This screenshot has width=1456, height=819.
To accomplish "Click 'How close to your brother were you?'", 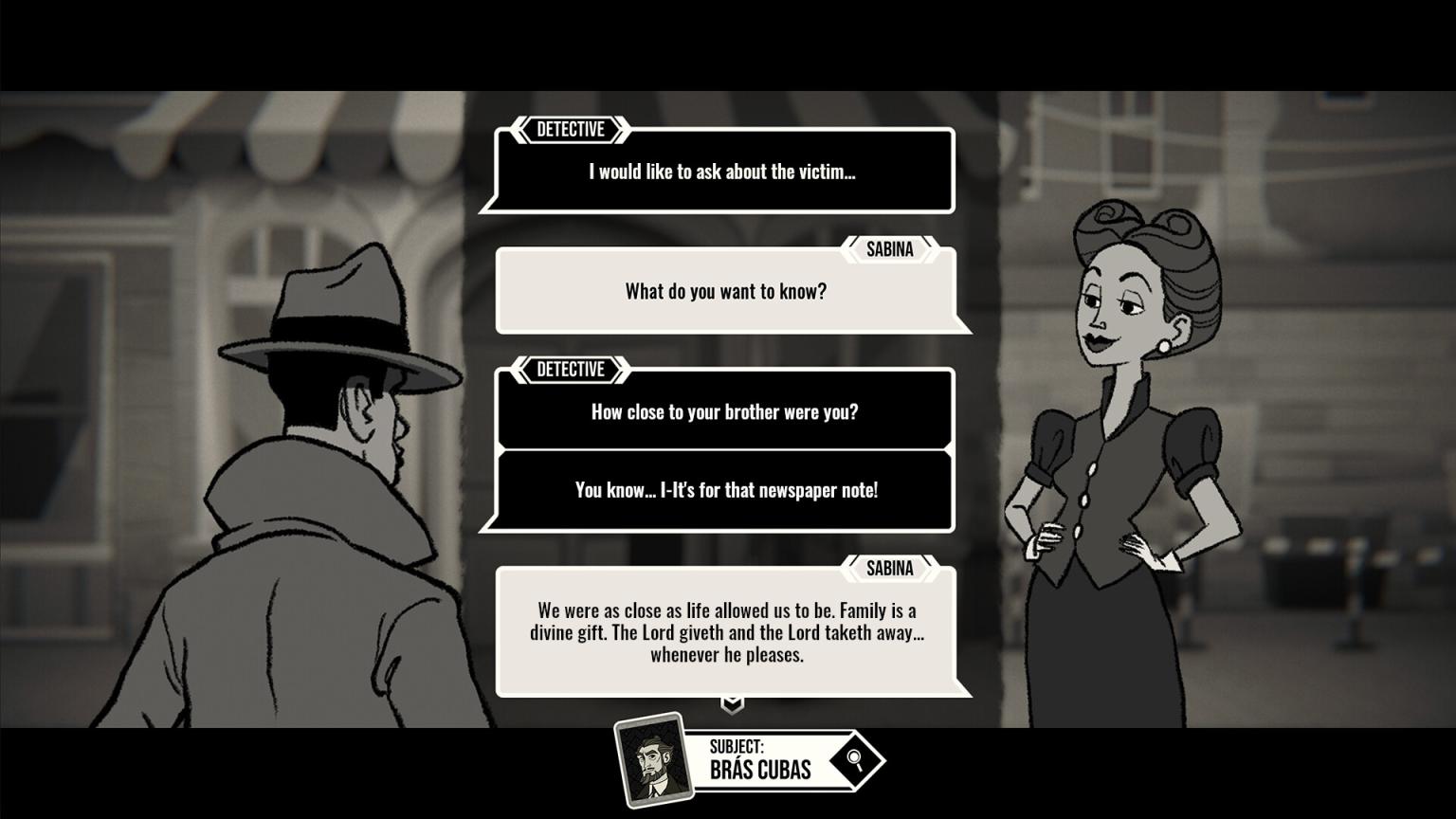I will (x=723, y=411).
